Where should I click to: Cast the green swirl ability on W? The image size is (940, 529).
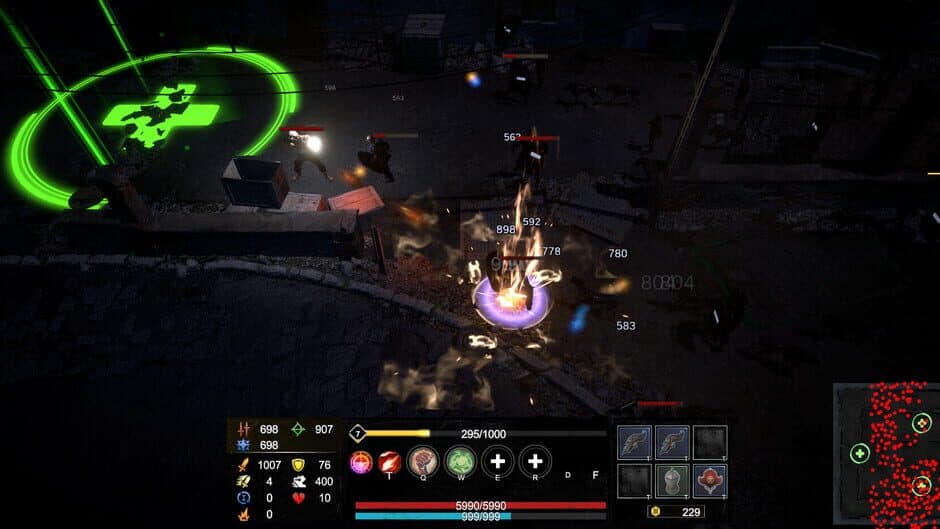(460, 462)
